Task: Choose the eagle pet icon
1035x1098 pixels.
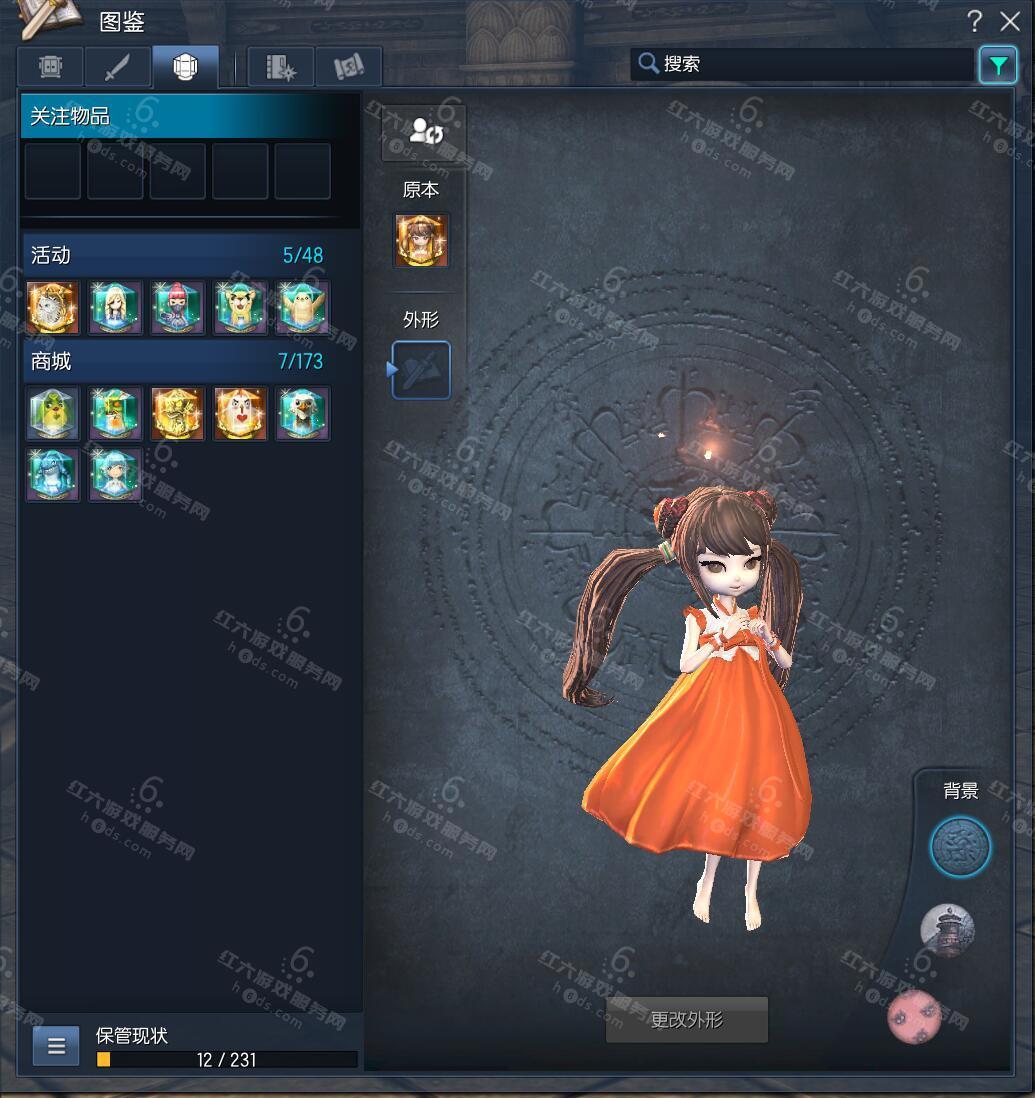Action: pyautogui.click(x=303, y=414)
